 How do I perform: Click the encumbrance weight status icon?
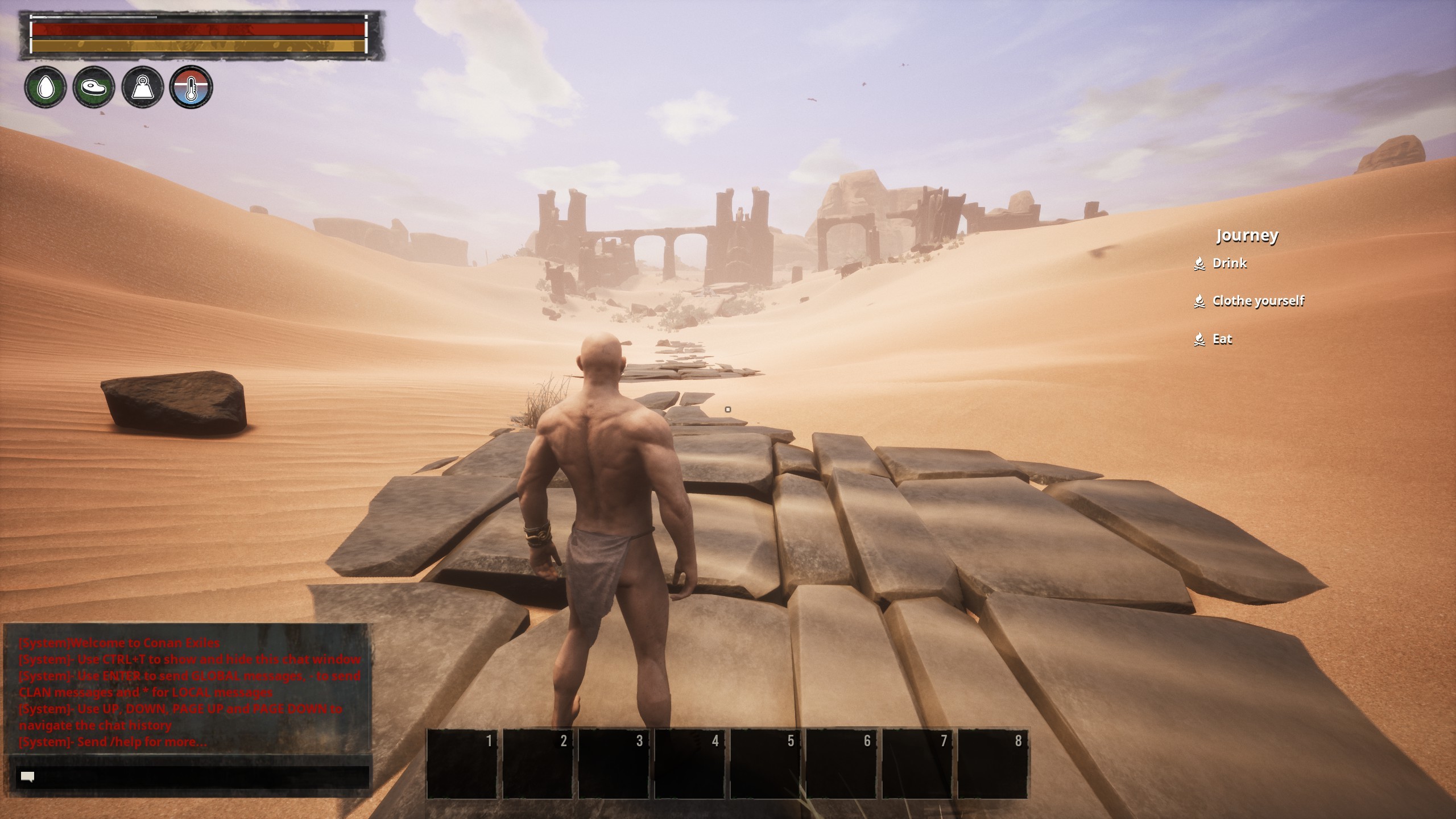click(x=142, y=88)
